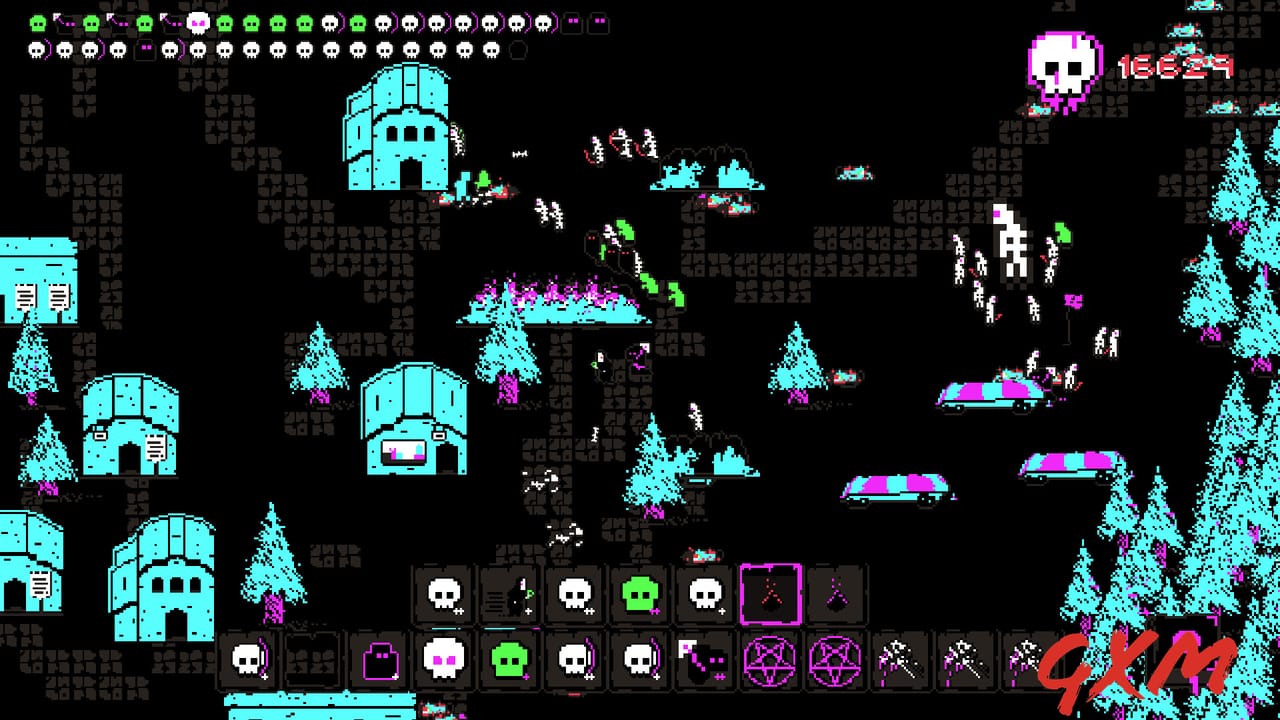This screenshot has height=720, width=1280.
Task: Select the first pentagram summoning icon
Action: [768, 662]
